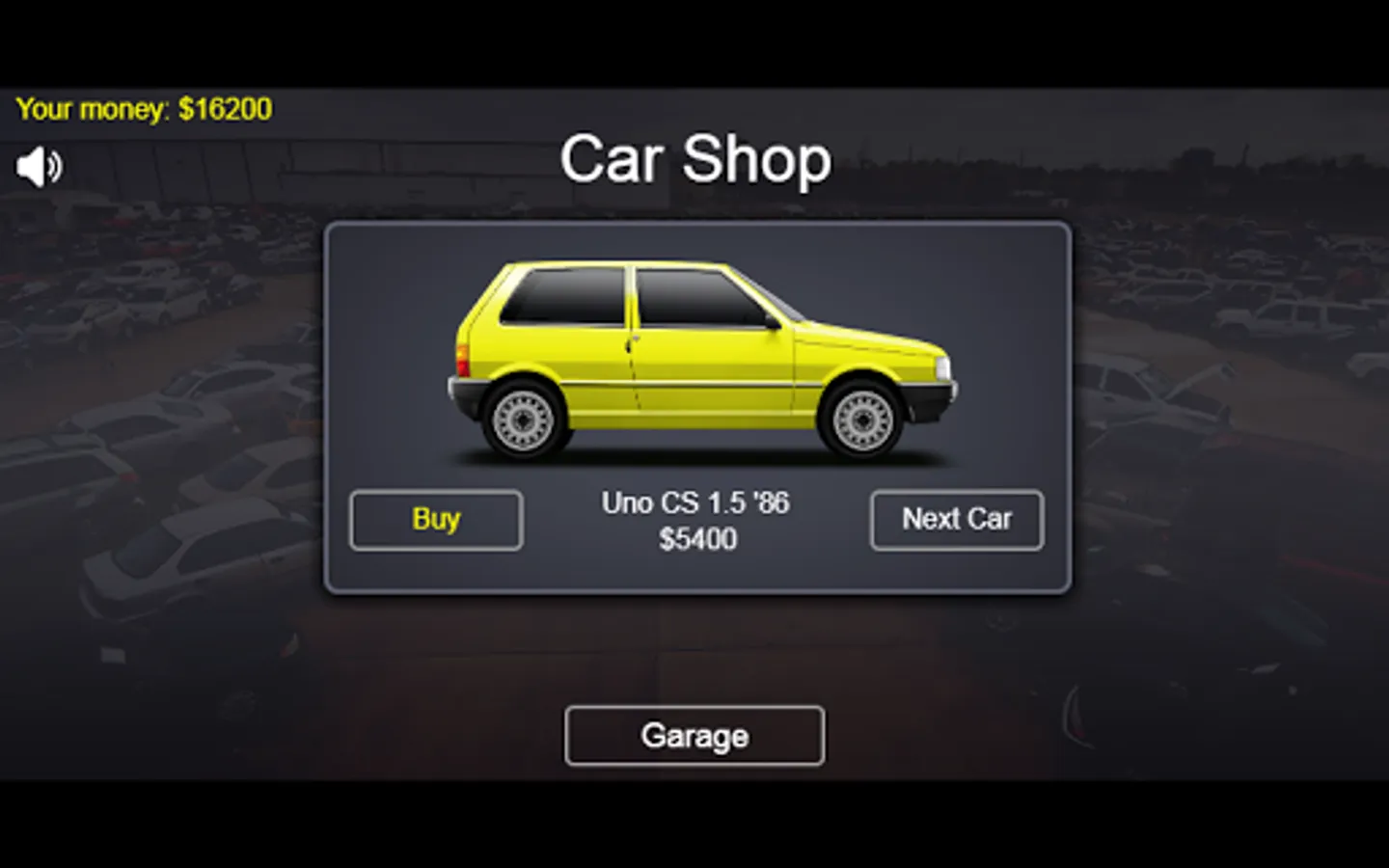Go to your Garage from the shop

(694, 736)
